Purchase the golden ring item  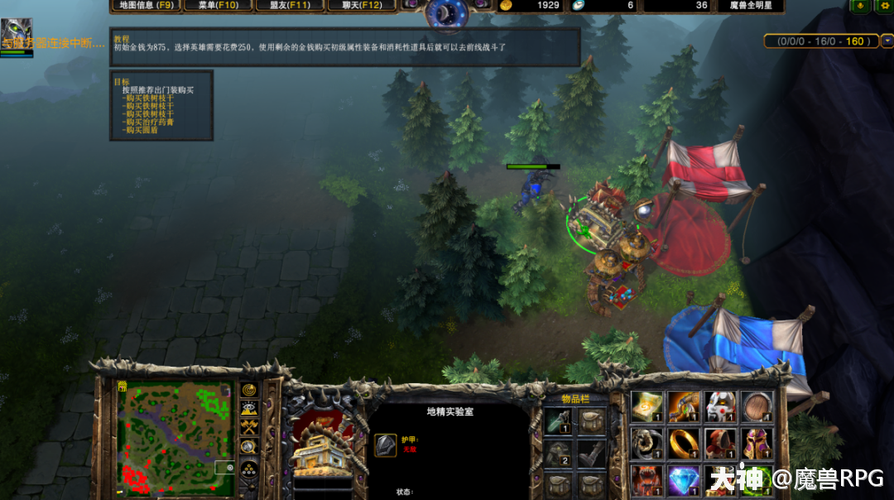tap(685, 443)
